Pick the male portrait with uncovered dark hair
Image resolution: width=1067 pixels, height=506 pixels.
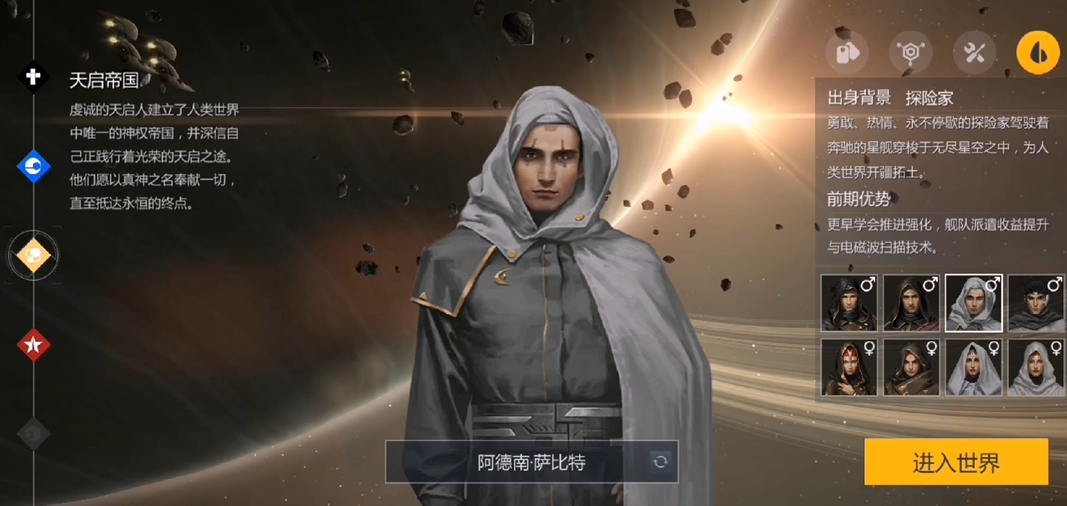pyautogui.click(x=1035, y=303)
